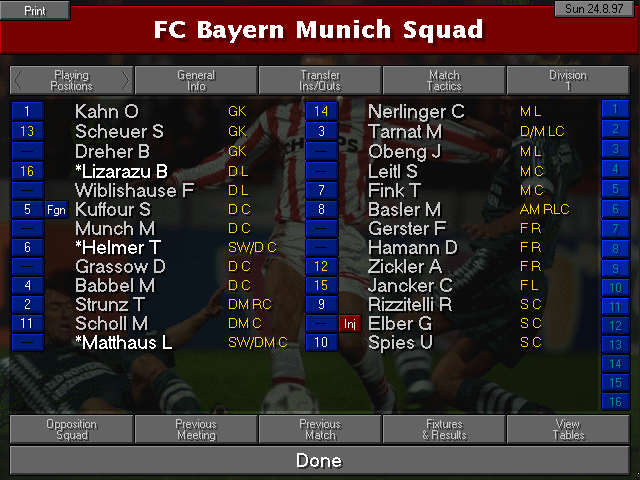Screen dimensions: 640x480
Task: Select the Division 1 button
Action: coord(568,80)
